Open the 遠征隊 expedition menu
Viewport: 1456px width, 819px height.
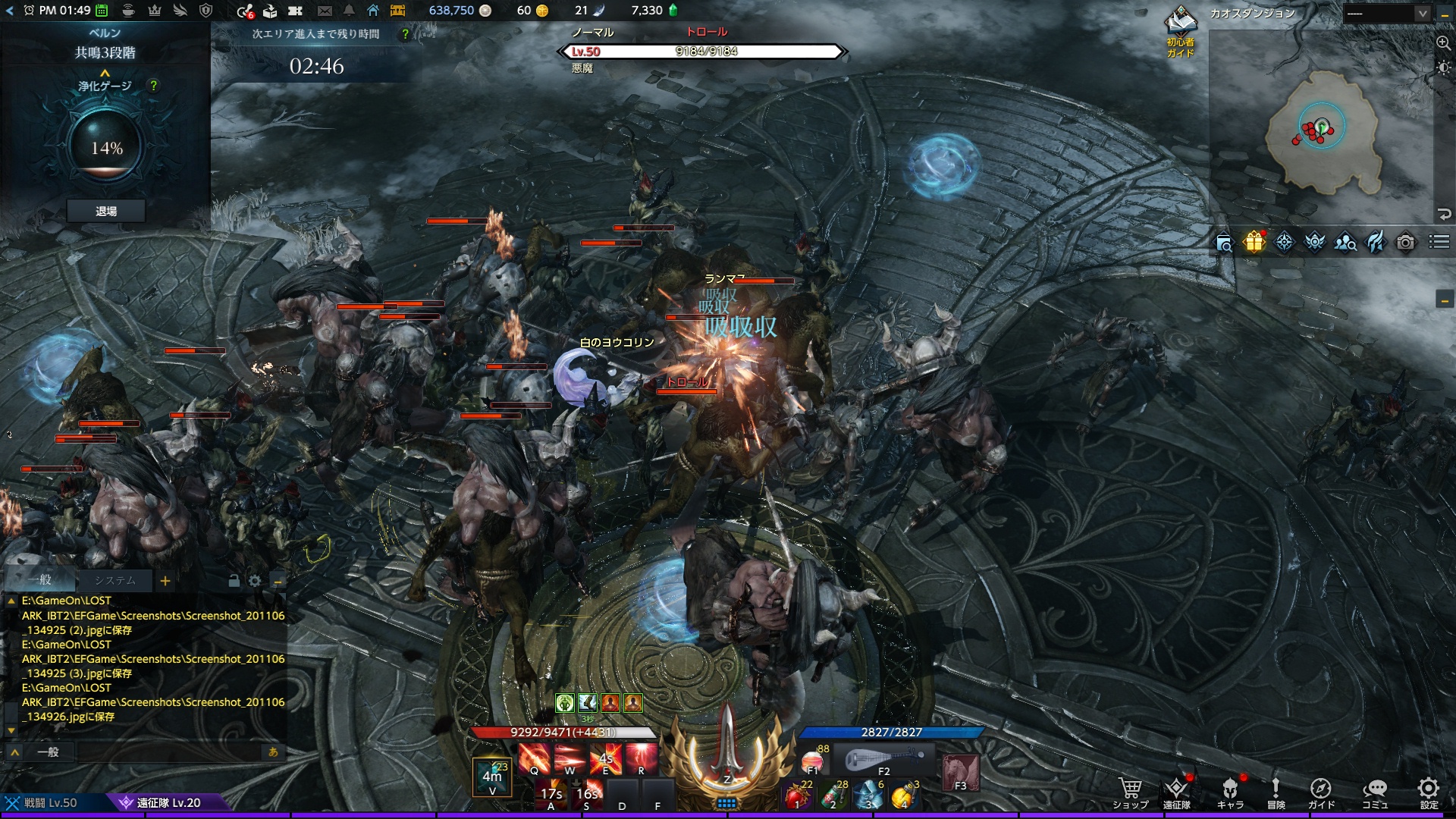1176,792
